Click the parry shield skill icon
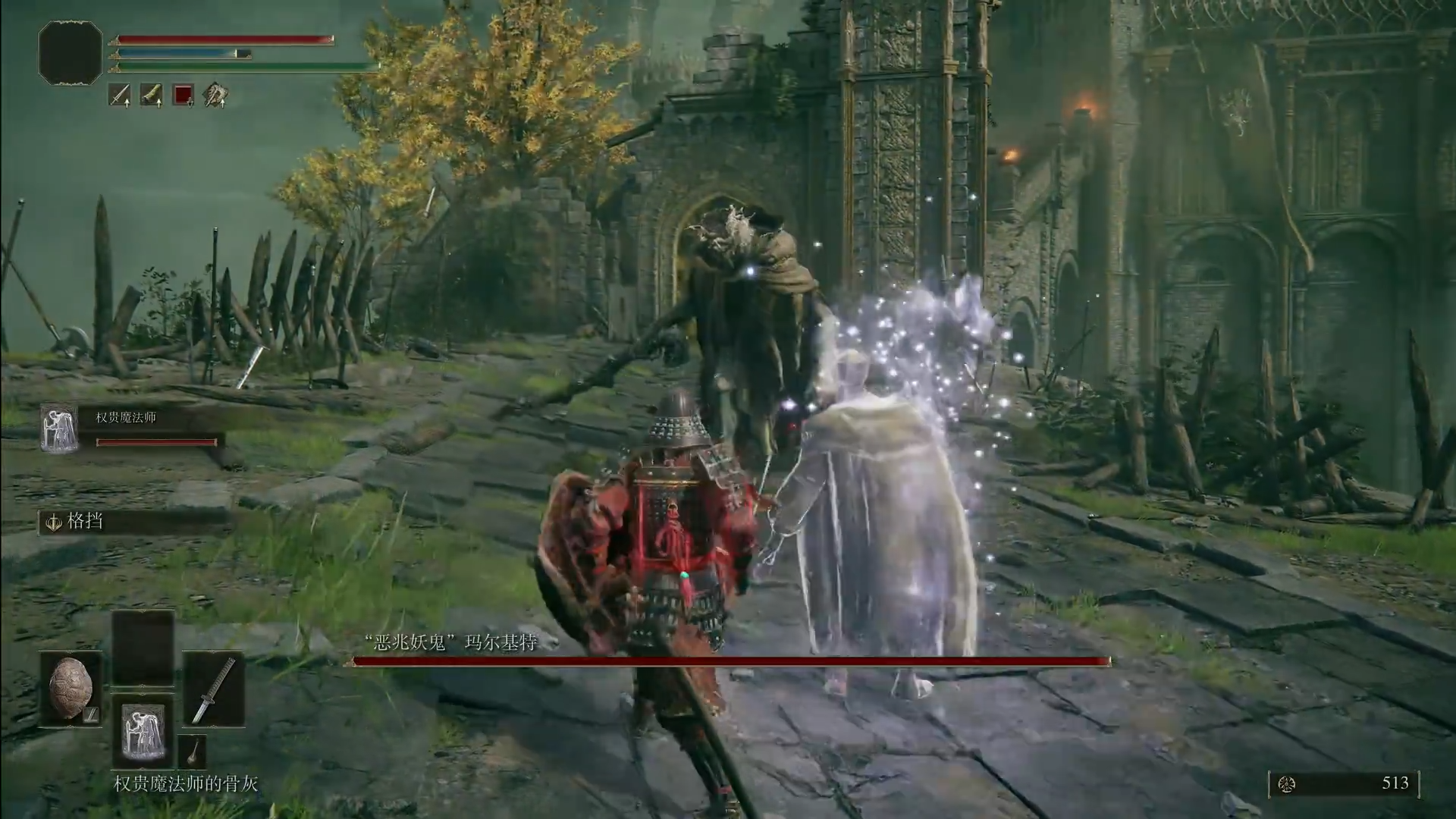Viewport: 1456px width, 819px height. point(55,522)
